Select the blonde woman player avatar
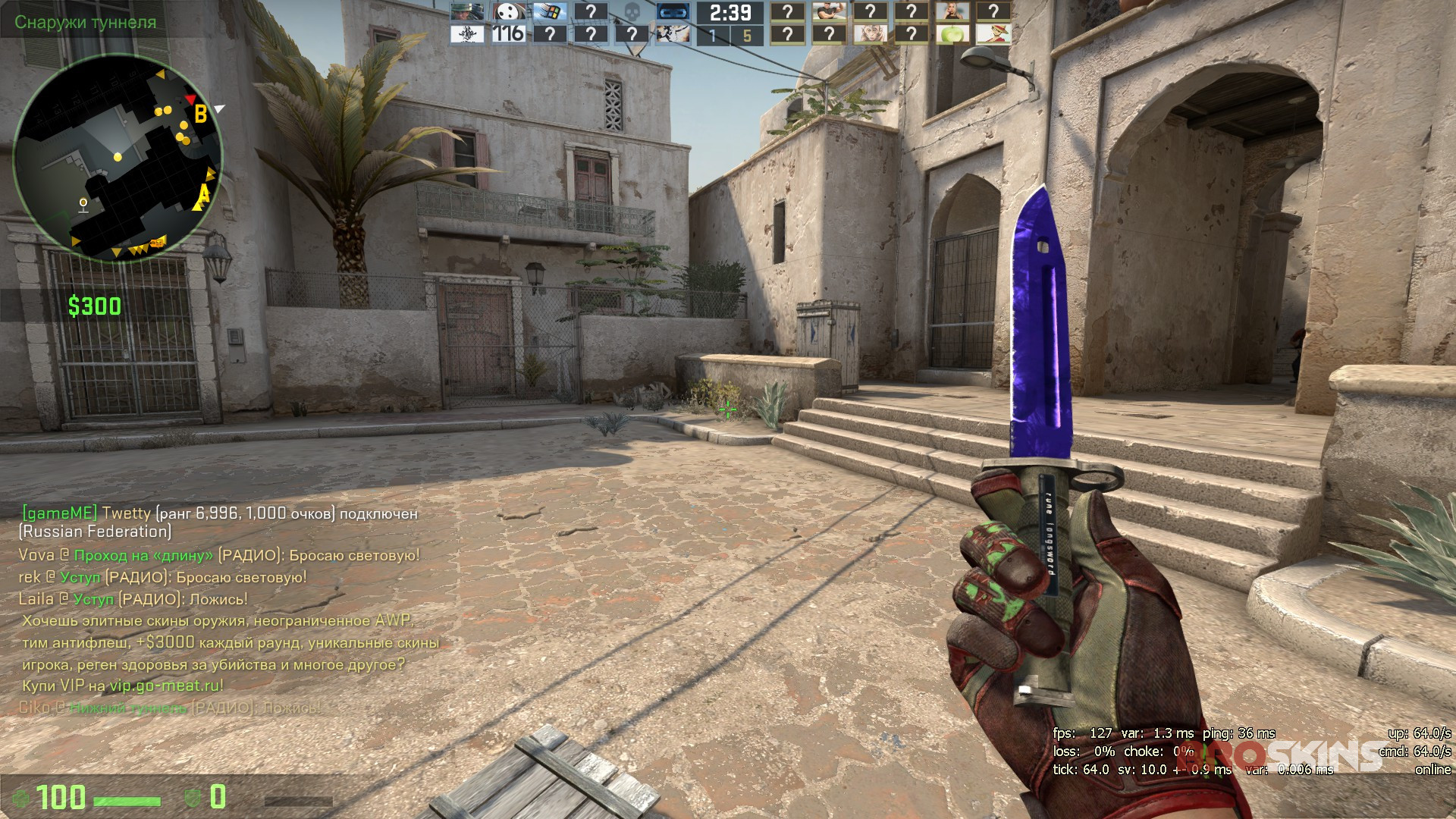1456x819 pixels. (952, 12)
